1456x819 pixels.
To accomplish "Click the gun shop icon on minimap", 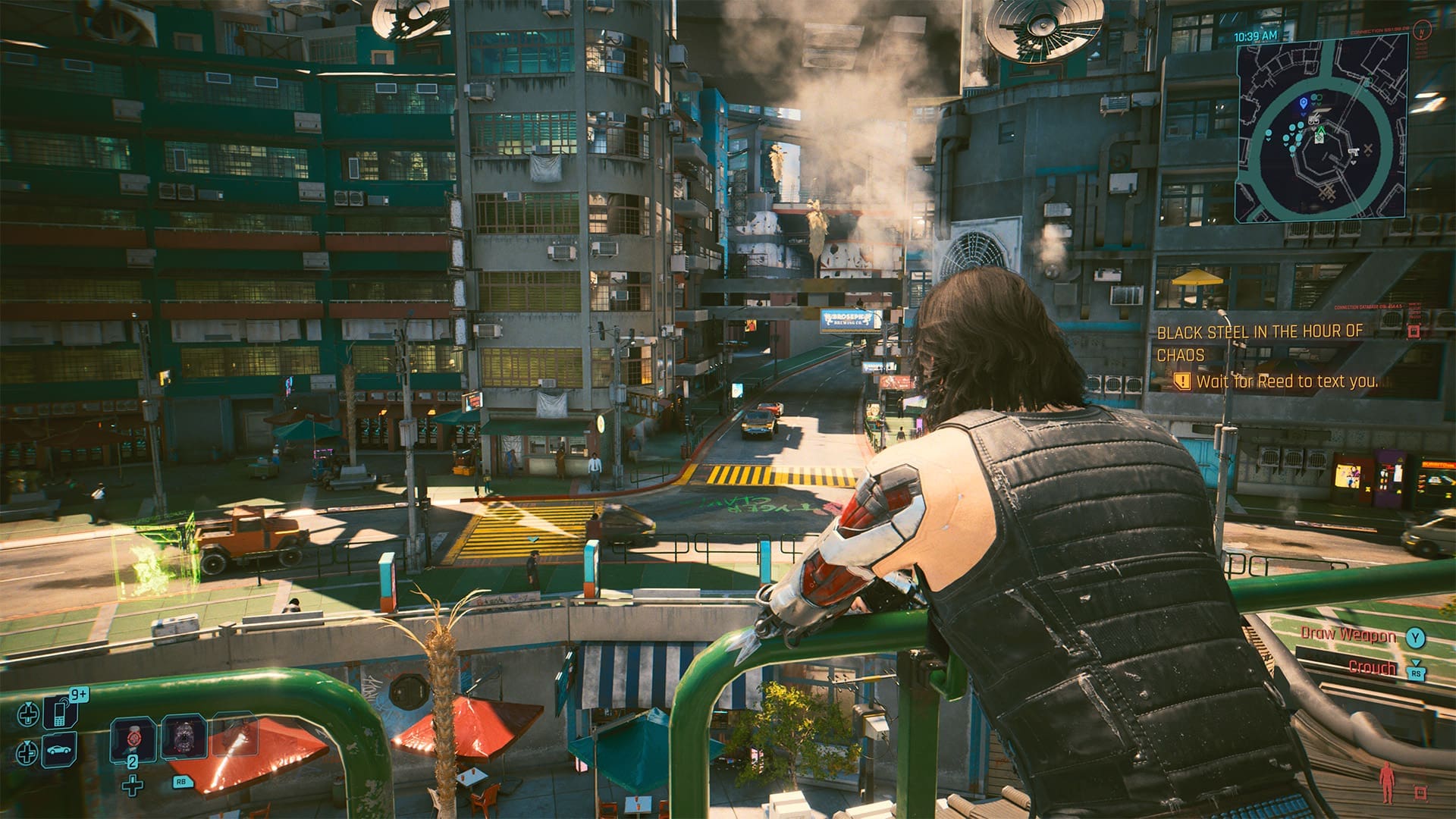I will coord(1354,152).
